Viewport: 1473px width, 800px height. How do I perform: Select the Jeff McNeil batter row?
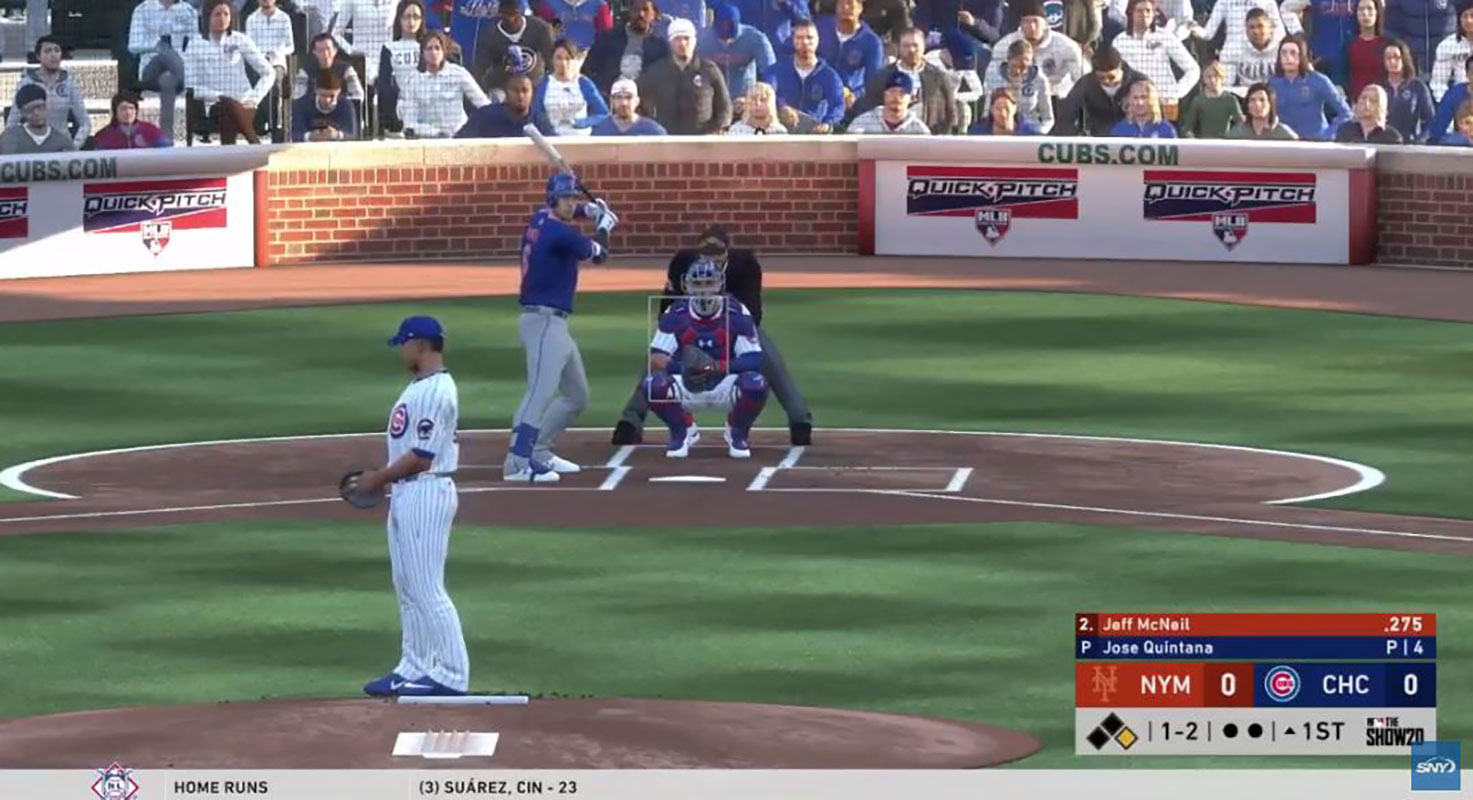coord(1255,624)
